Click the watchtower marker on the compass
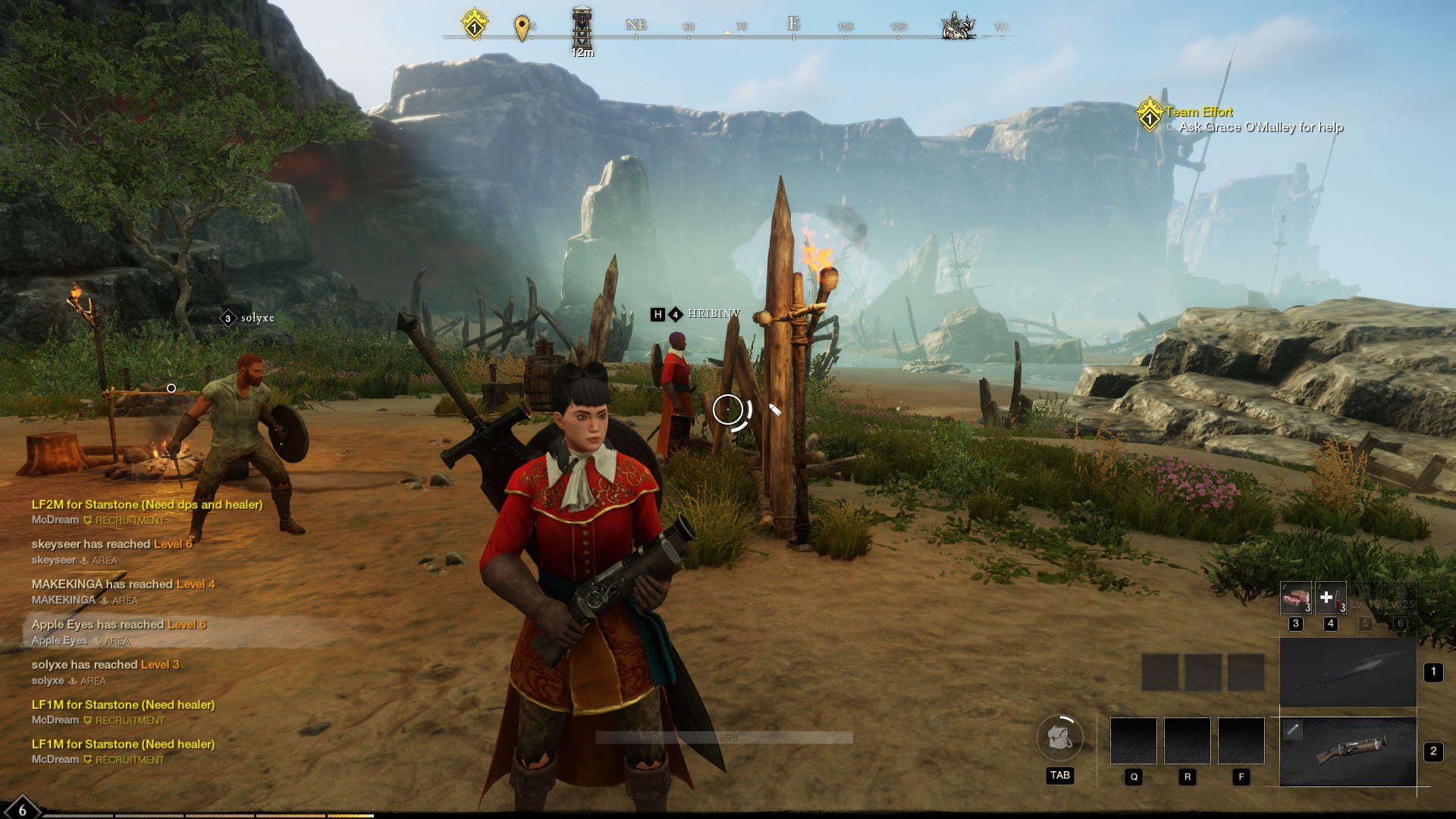 click(x=582, y=27)
